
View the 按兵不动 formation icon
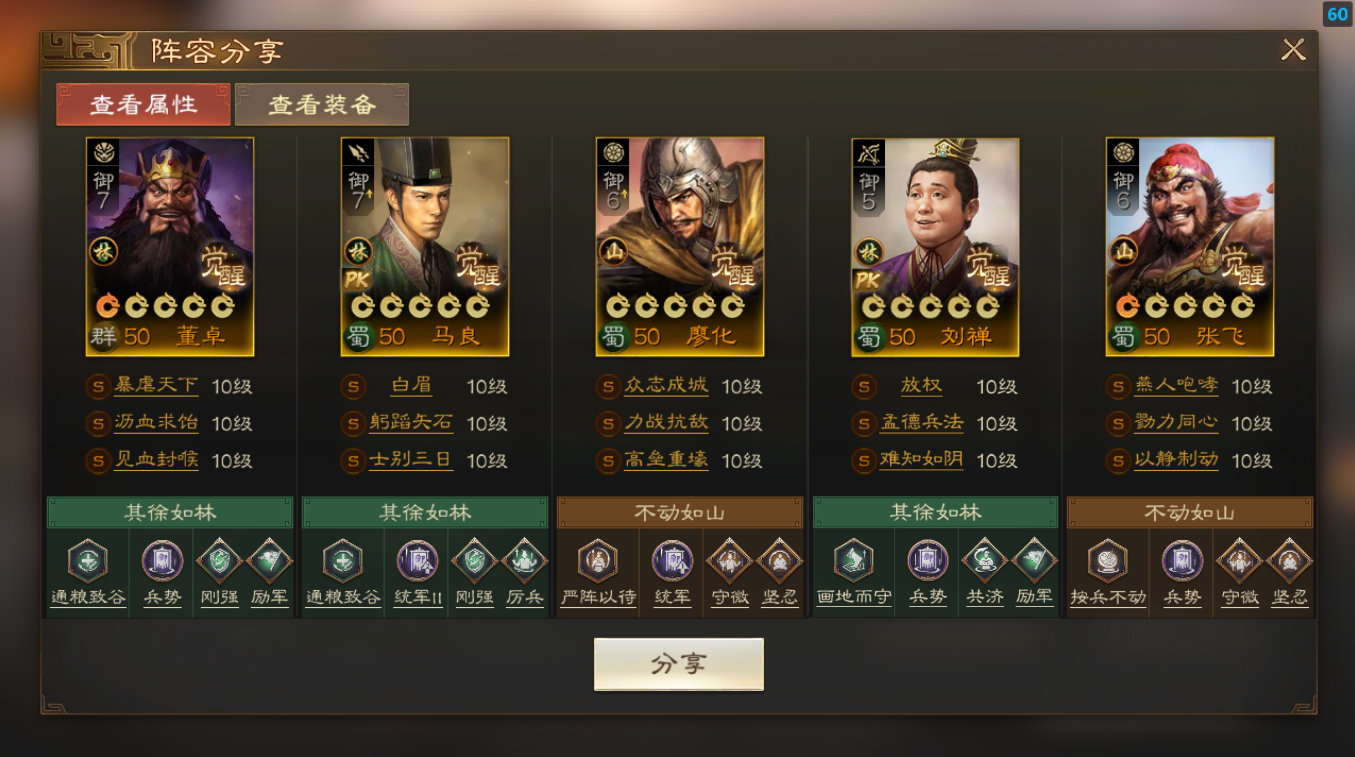[1108, 561]
